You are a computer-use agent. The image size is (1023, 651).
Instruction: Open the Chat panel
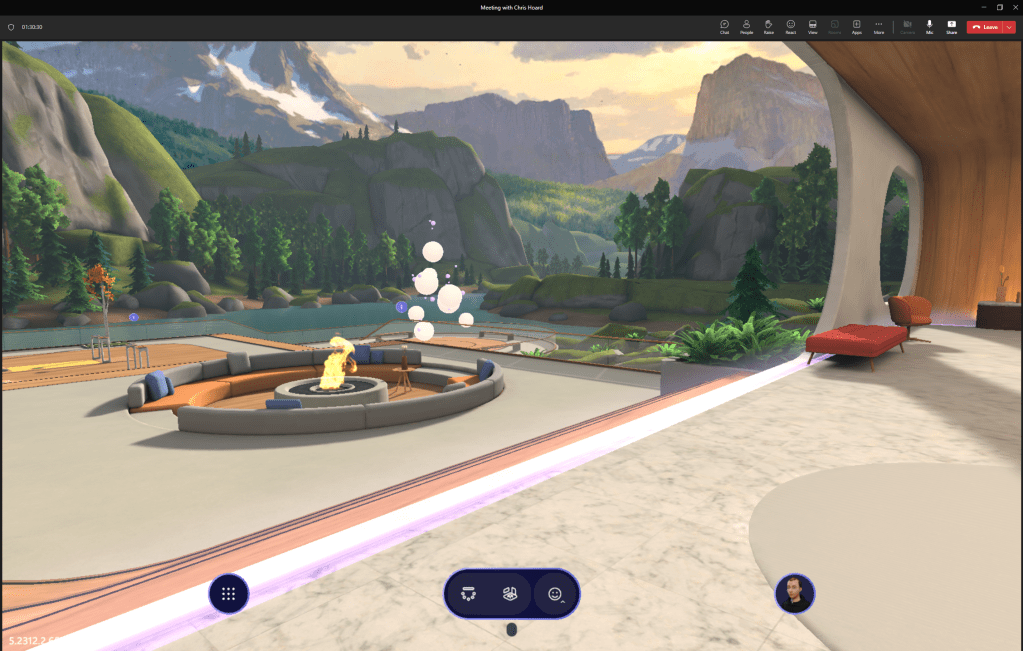click(724, 26)
